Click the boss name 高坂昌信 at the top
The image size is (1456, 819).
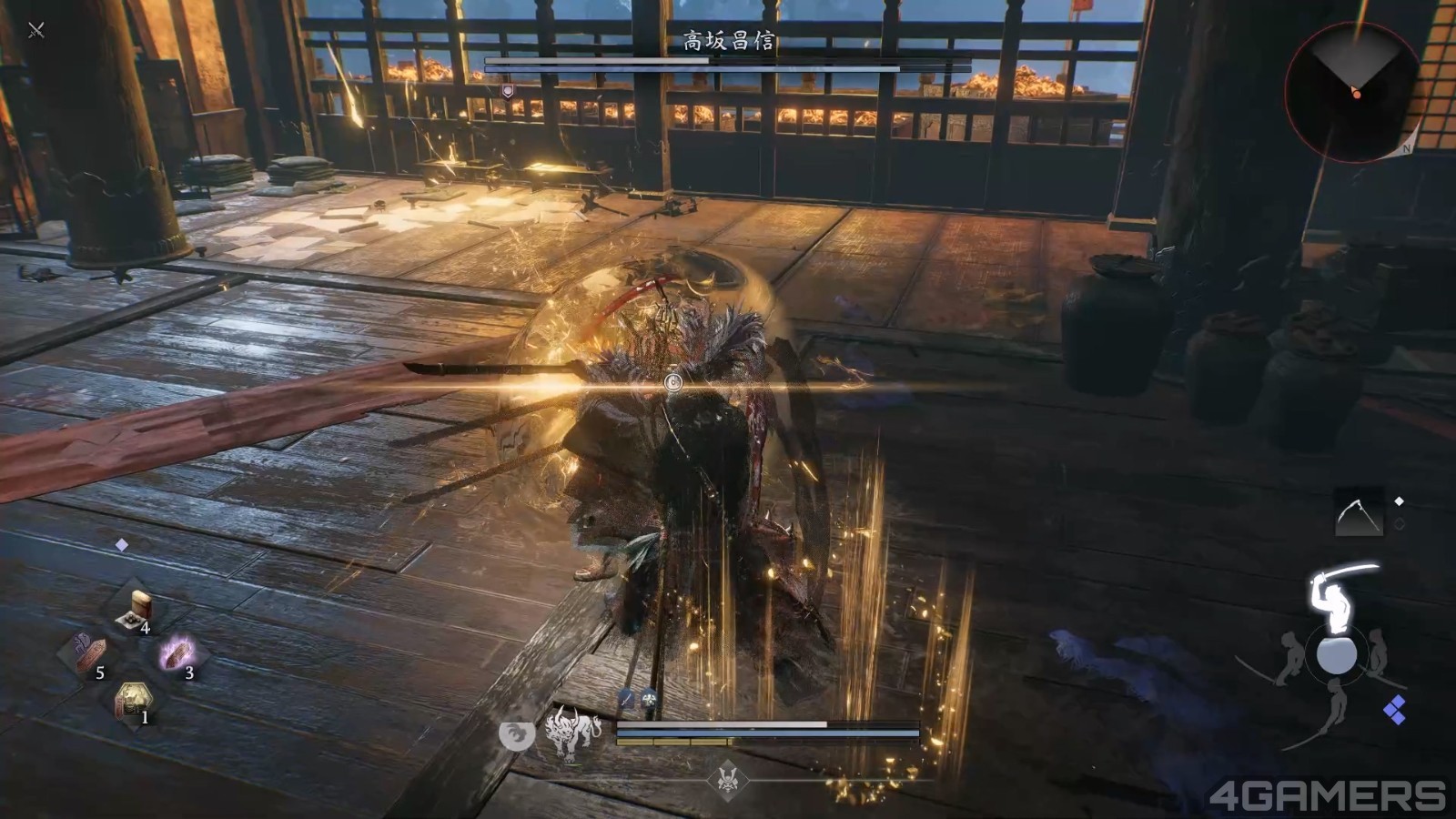click(728, 38)
